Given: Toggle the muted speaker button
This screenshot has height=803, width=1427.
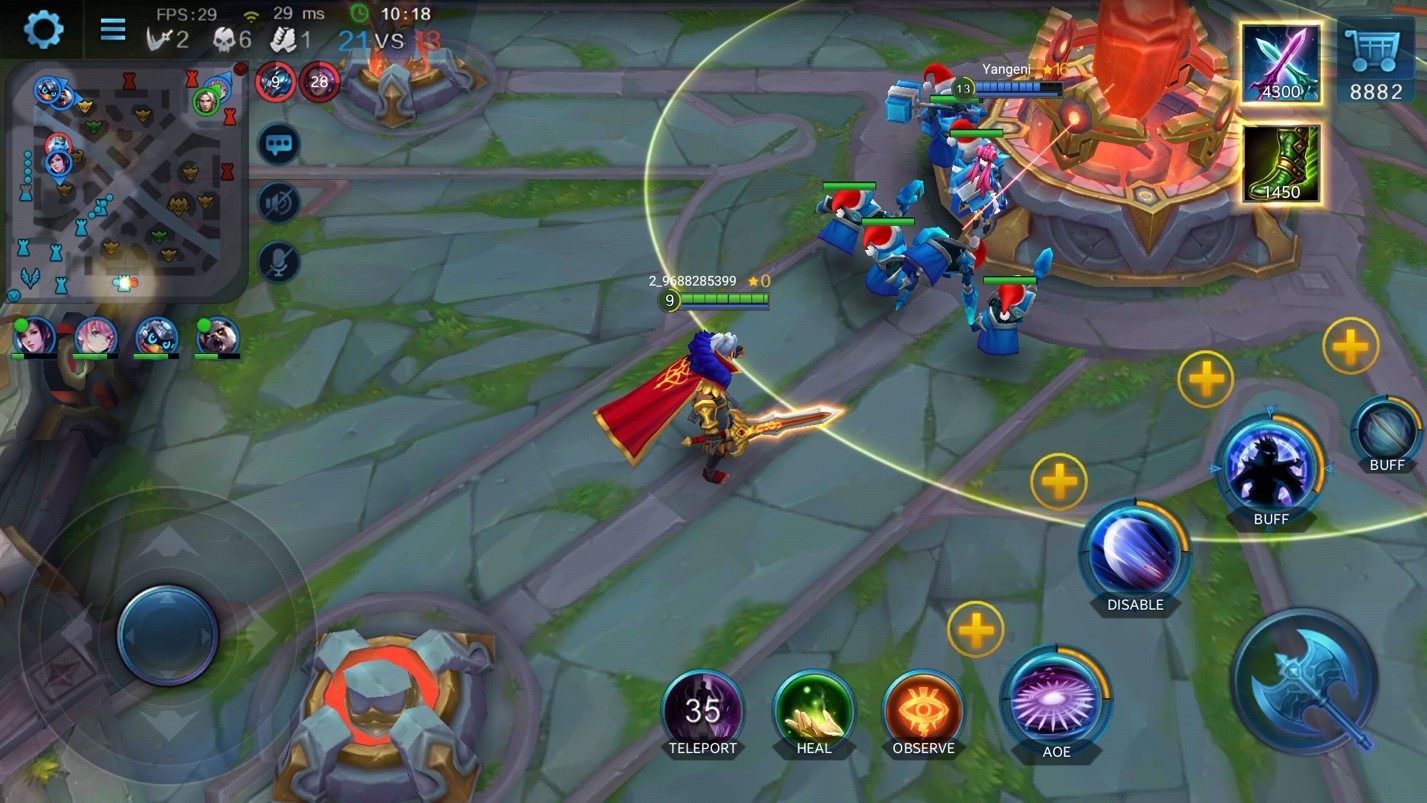Looking at the screenshot, I should 279,203.
